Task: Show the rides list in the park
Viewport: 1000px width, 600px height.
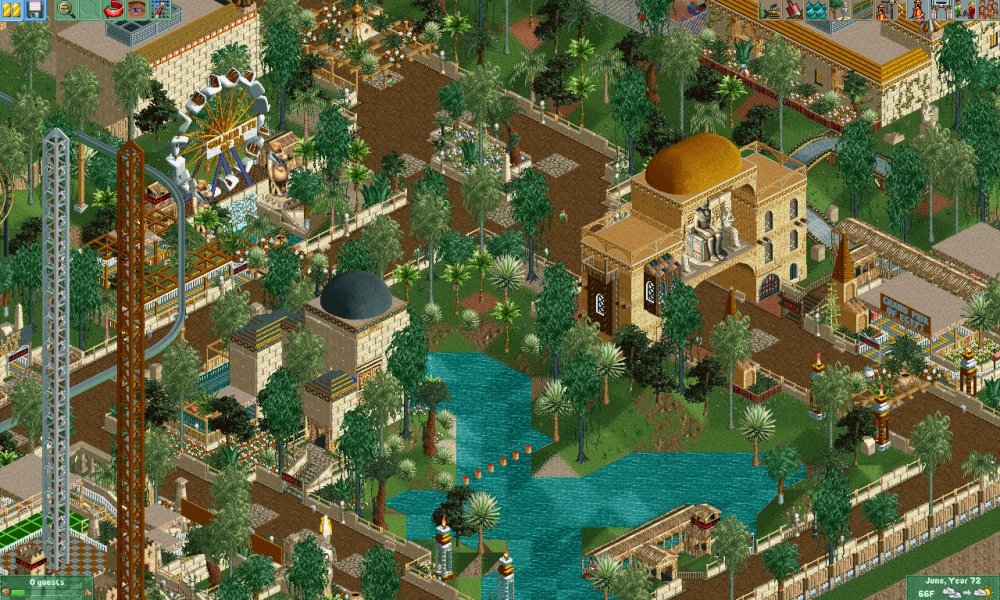Action: click(918, 9)
